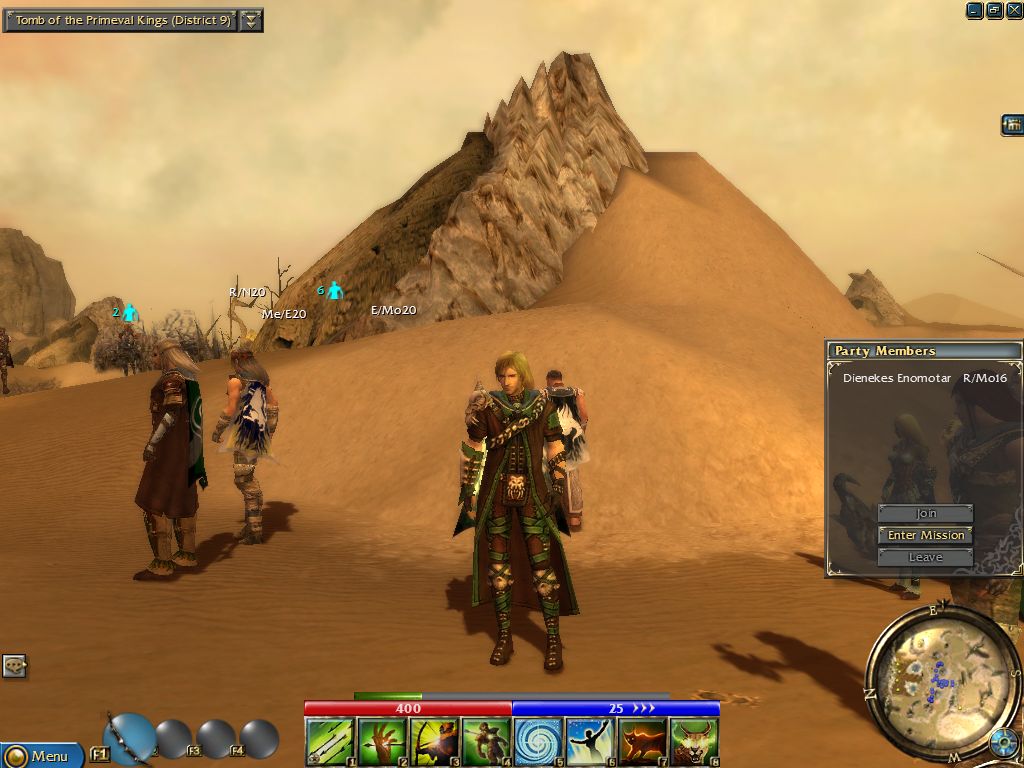The height and width of the screenshot is (768, 1024).
Task: Select the F1 bow weapon set
Action: [130, 739]
